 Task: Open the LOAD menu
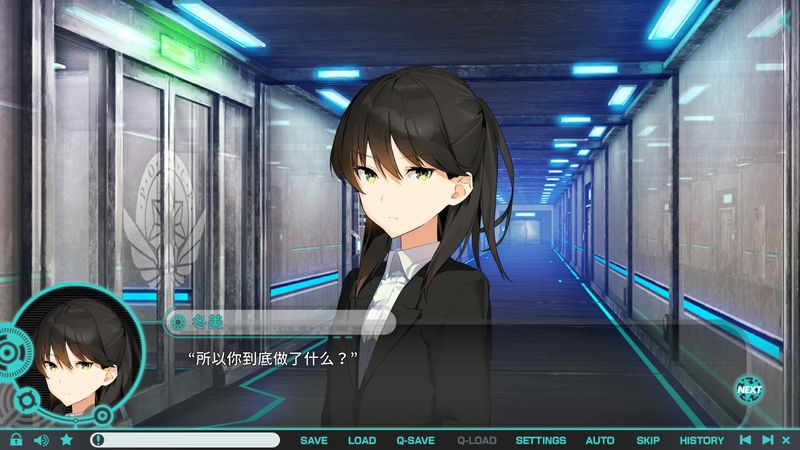tap(362, 440)
